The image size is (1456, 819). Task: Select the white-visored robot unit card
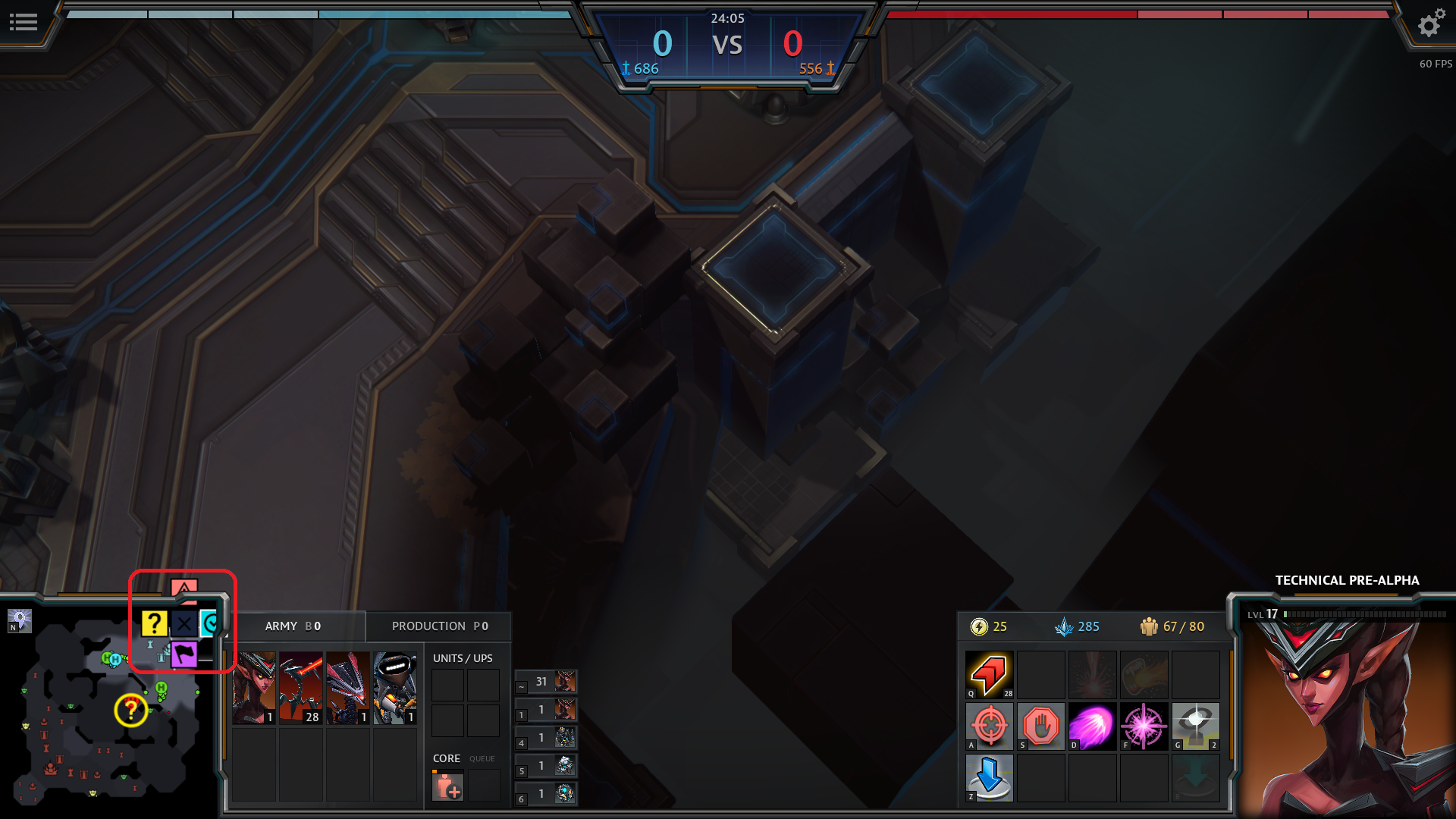click(394, 688)
